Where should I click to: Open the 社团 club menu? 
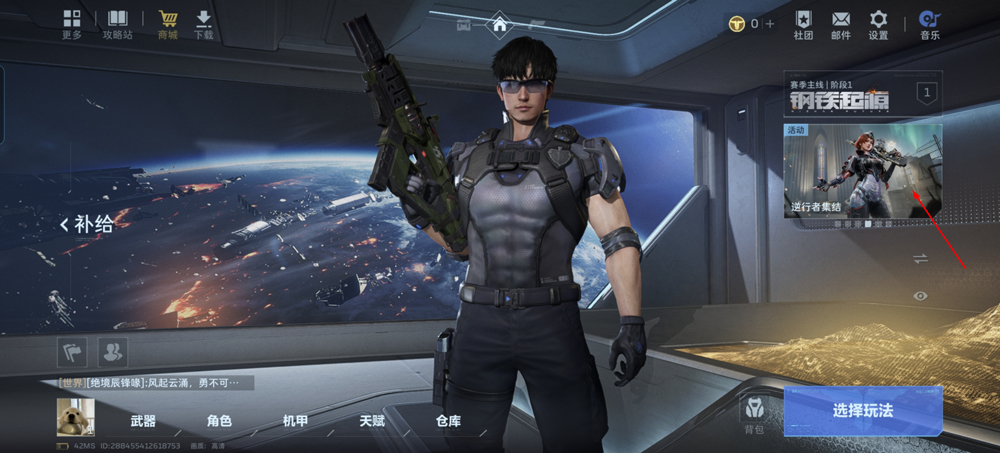(x=803, y=24)
